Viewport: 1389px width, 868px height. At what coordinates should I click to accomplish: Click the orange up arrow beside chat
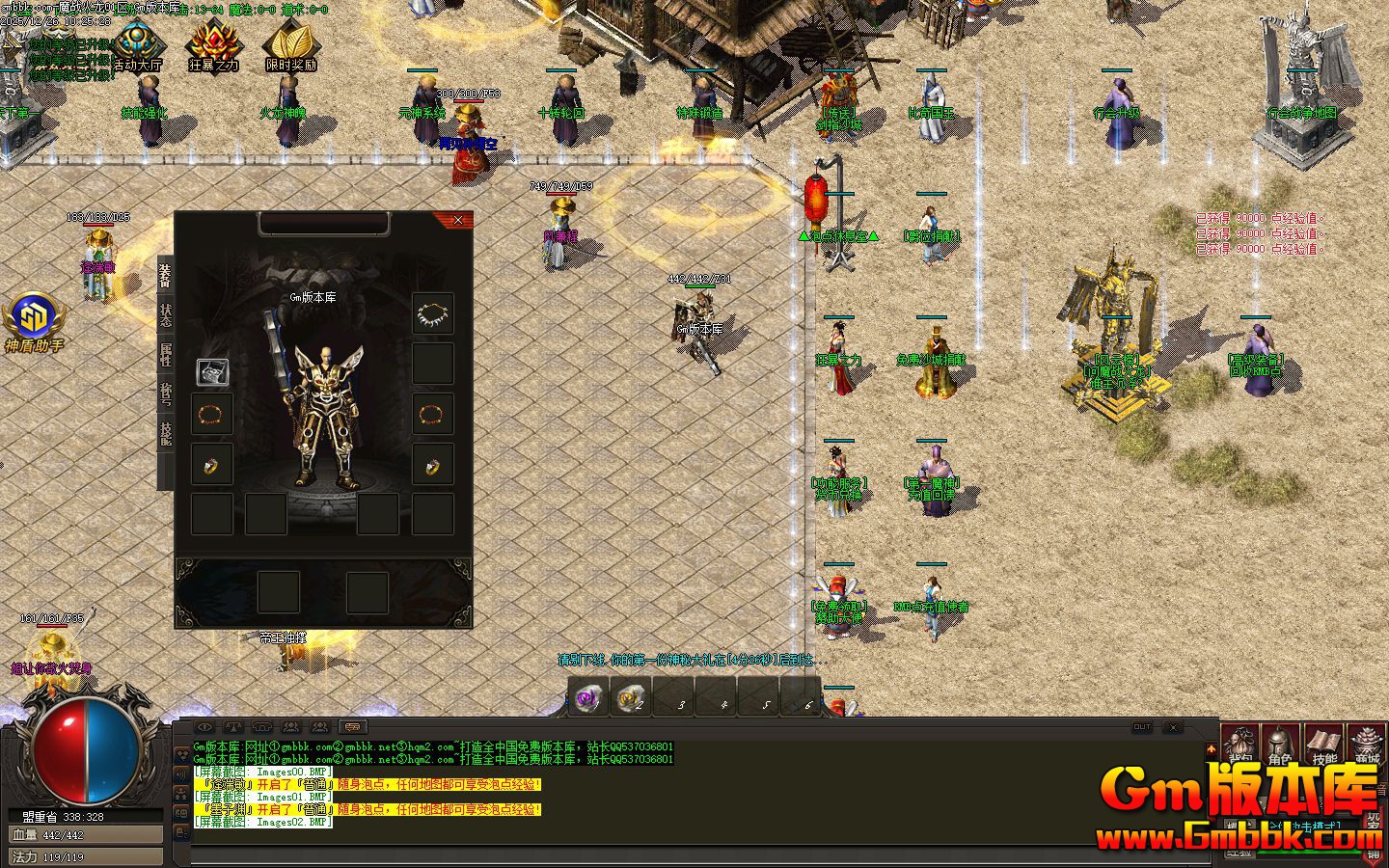[1212, 749]
